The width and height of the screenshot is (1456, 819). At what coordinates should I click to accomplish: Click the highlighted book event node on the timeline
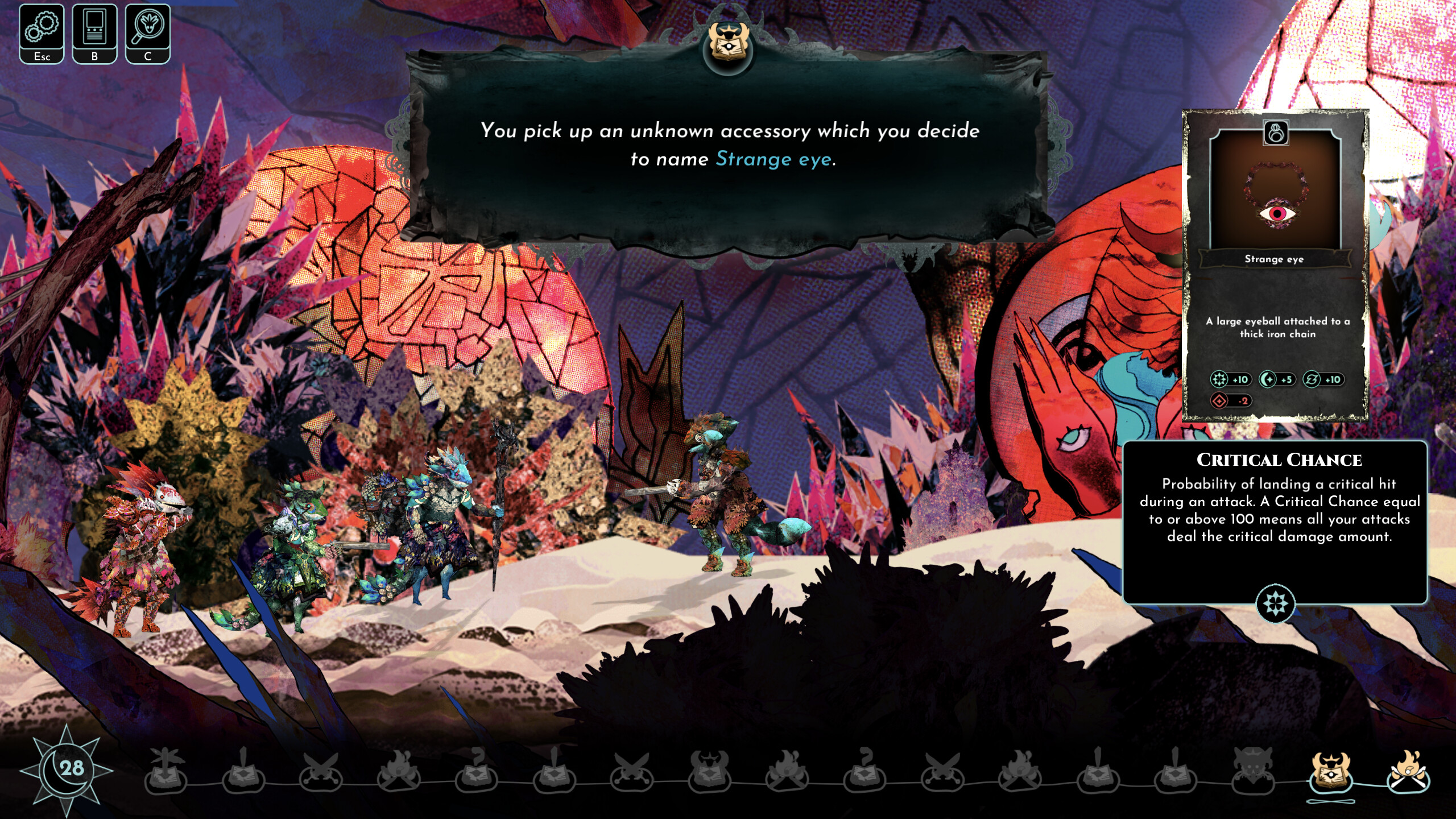click(x=1330, y=778)
